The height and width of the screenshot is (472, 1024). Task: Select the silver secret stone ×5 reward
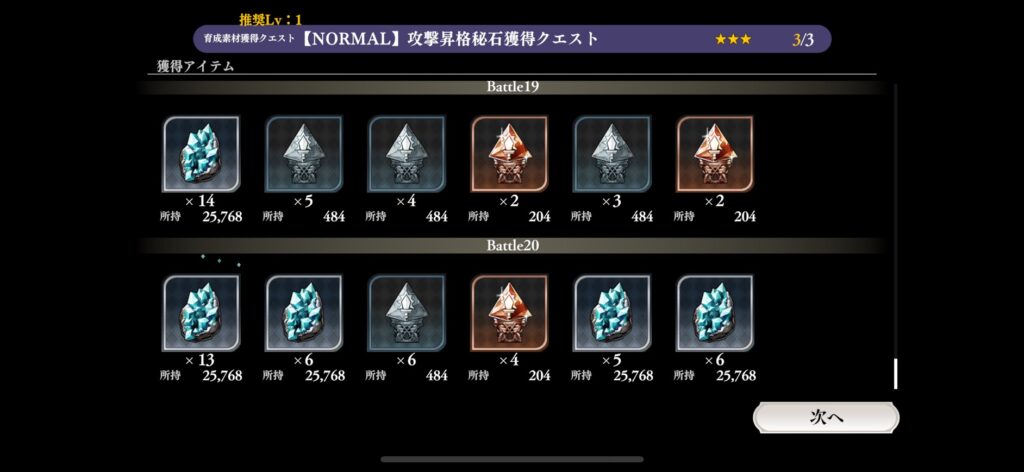tap(304, 154)
